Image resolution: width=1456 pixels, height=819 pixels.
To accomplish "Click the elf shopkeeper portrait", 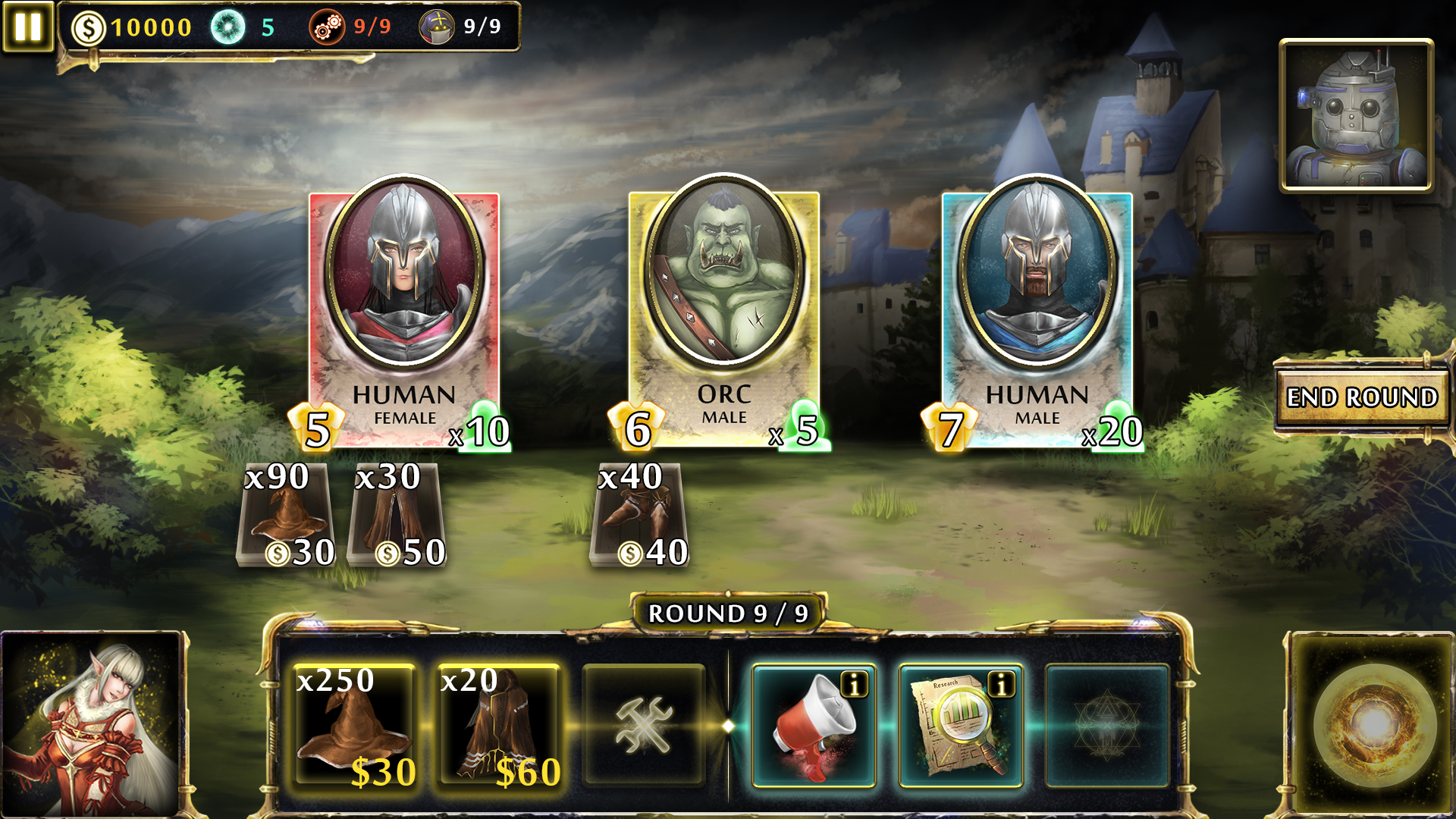I will [91, 724].
